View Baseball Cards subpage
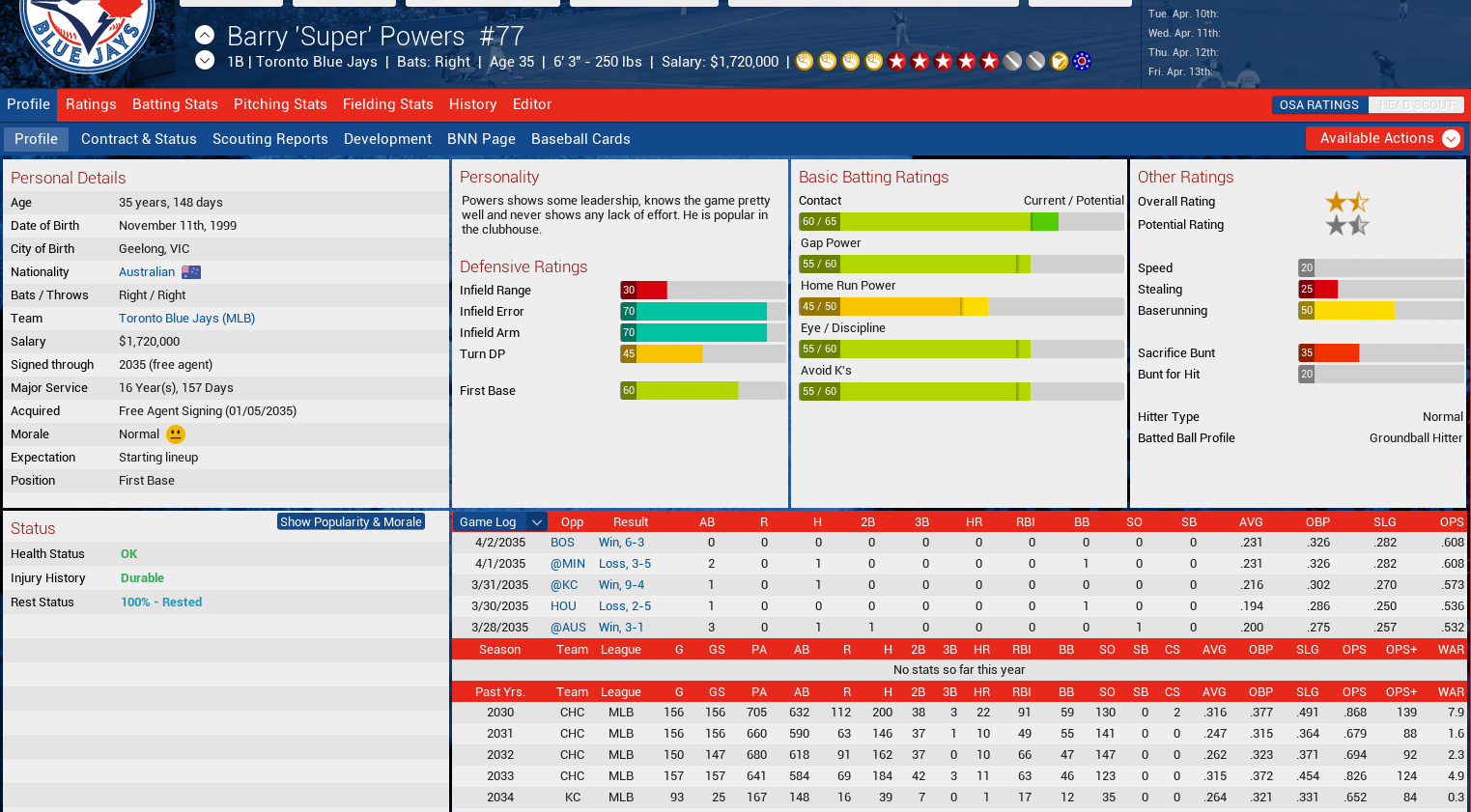Image resolution: width=1471 pixels, height=812 pixels. click(580, 139)
